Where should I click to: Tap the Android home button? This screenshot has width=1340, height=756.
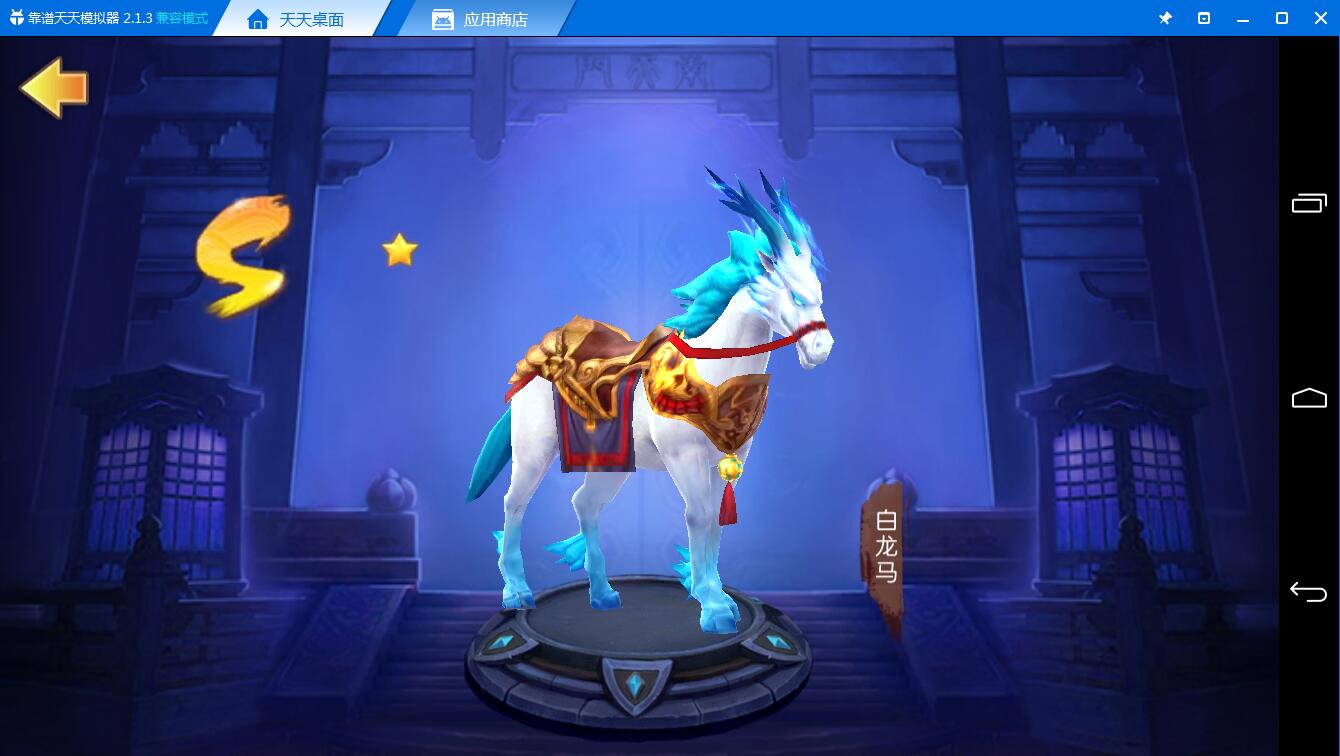coord(1308,398)
